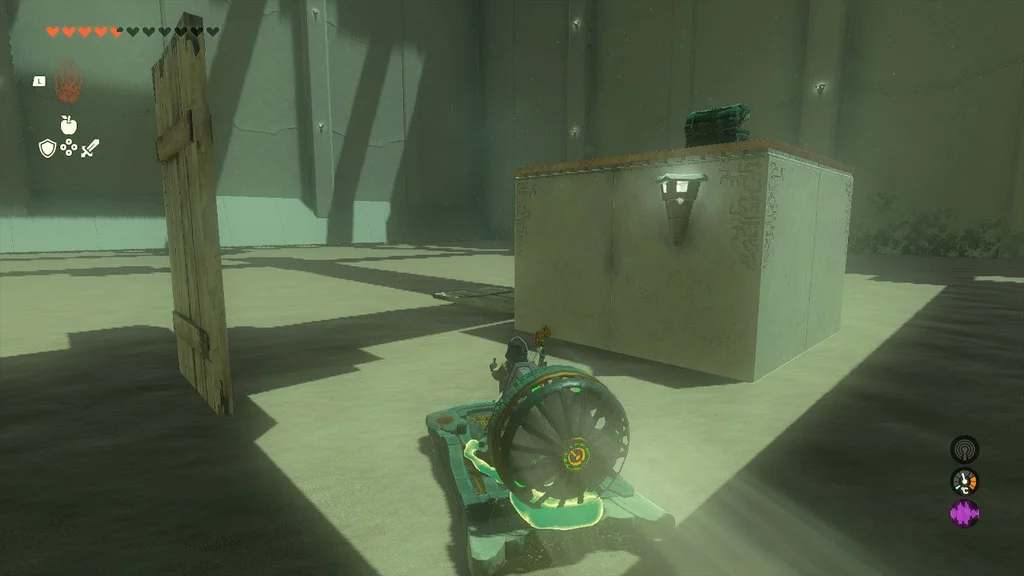Click the Sheikah sensor signal icon
The width and height of the screenshot is (1024, 576).
pyautogui.click(x=964, y=448)
